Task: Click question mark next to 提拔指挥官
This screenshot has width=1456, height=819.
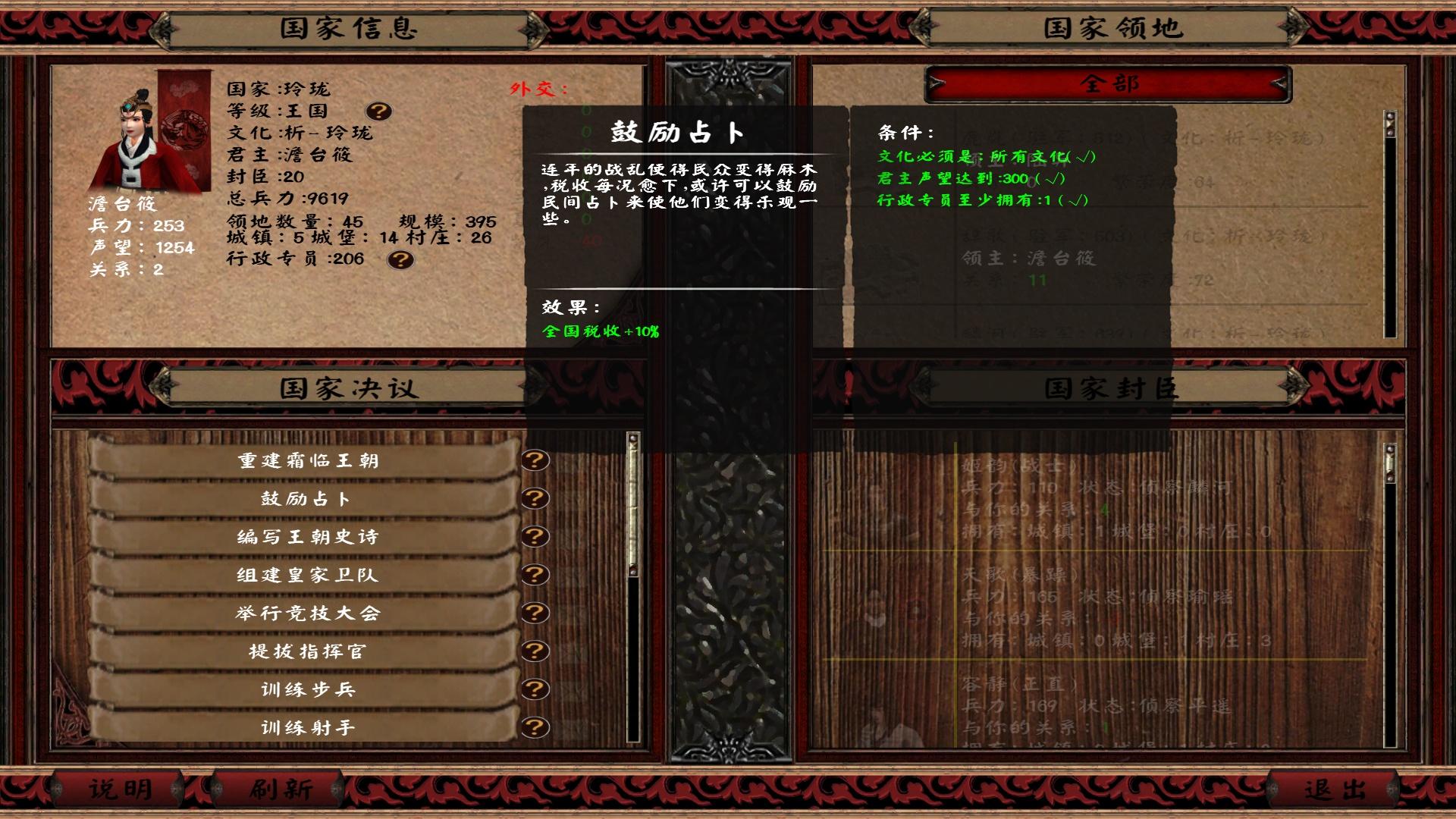Action: [x=535, y=651]
